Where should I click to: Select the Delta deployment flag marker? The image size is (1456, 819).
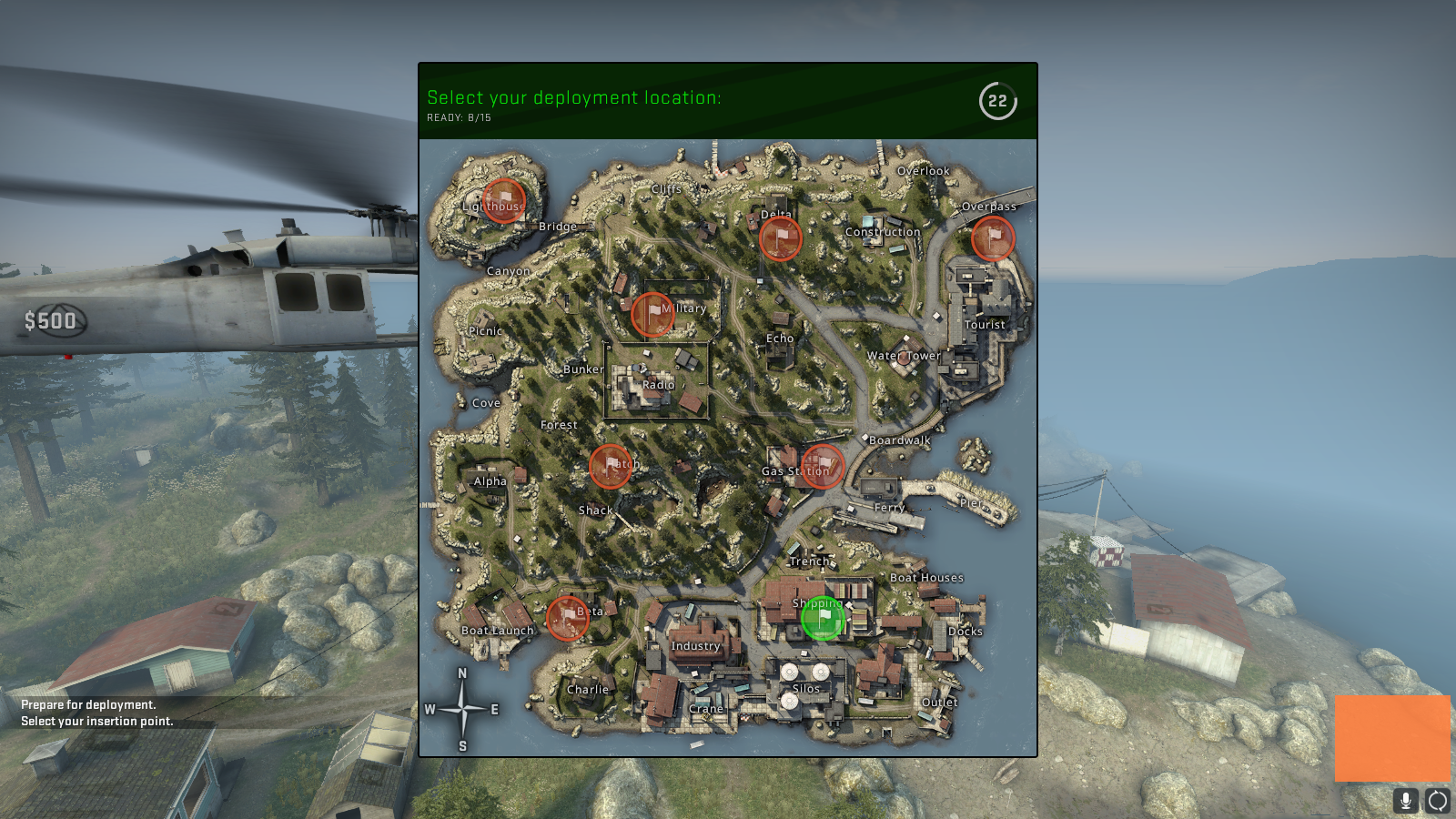(780, 238)
